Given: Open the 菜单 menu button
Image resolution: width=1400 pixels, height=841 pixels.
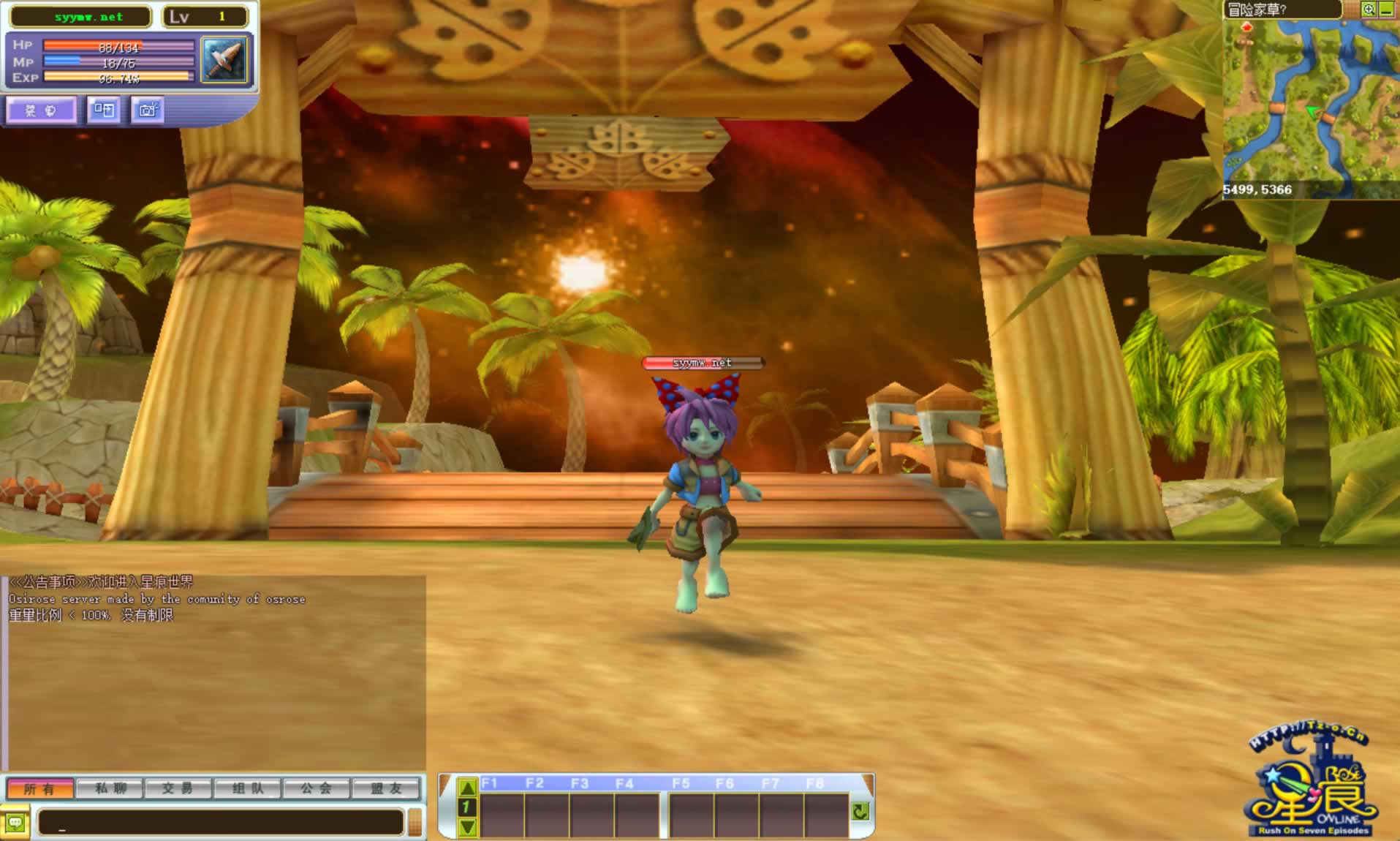Looking at the screenshot, I should [42, 110].
